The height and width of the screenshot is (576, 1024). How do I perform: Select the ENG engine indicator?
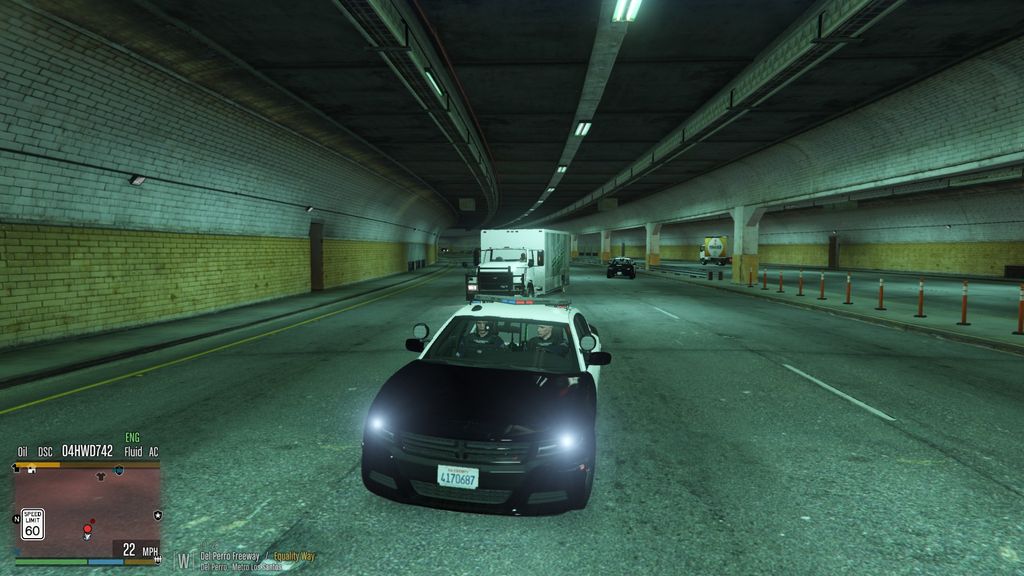(x=133, y=438)
